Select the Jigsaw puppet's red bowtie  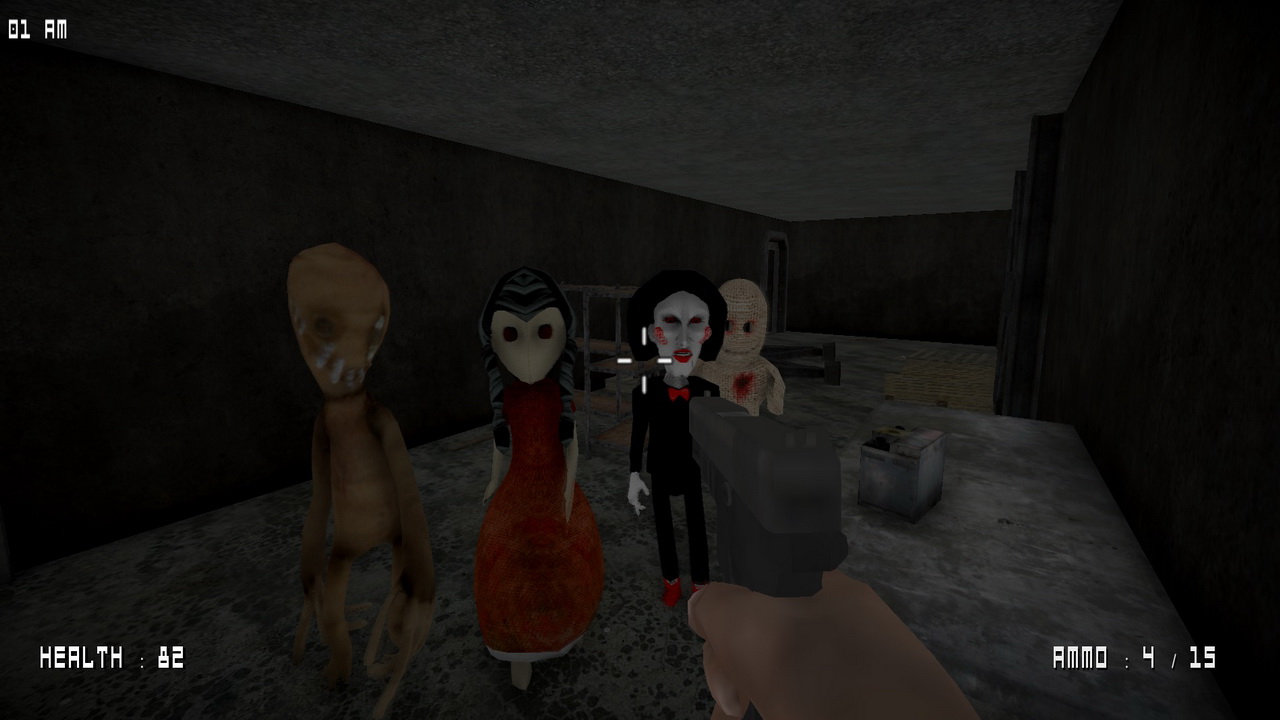678,395
